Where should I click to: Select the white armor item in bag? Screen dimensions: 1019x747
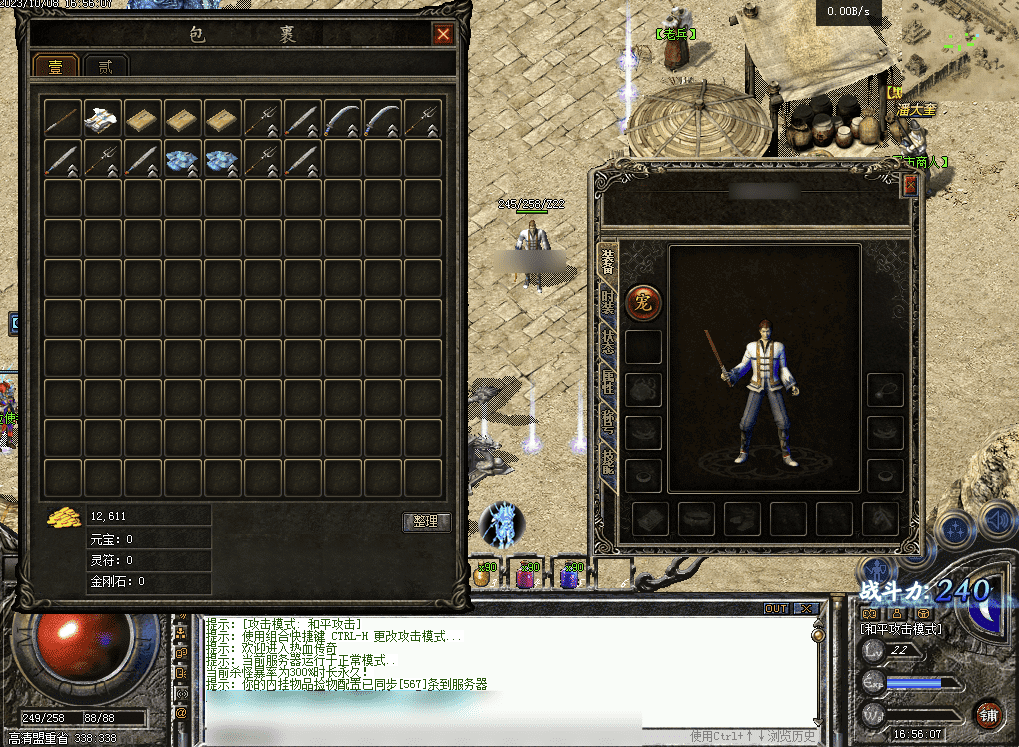tap(103, 118)
